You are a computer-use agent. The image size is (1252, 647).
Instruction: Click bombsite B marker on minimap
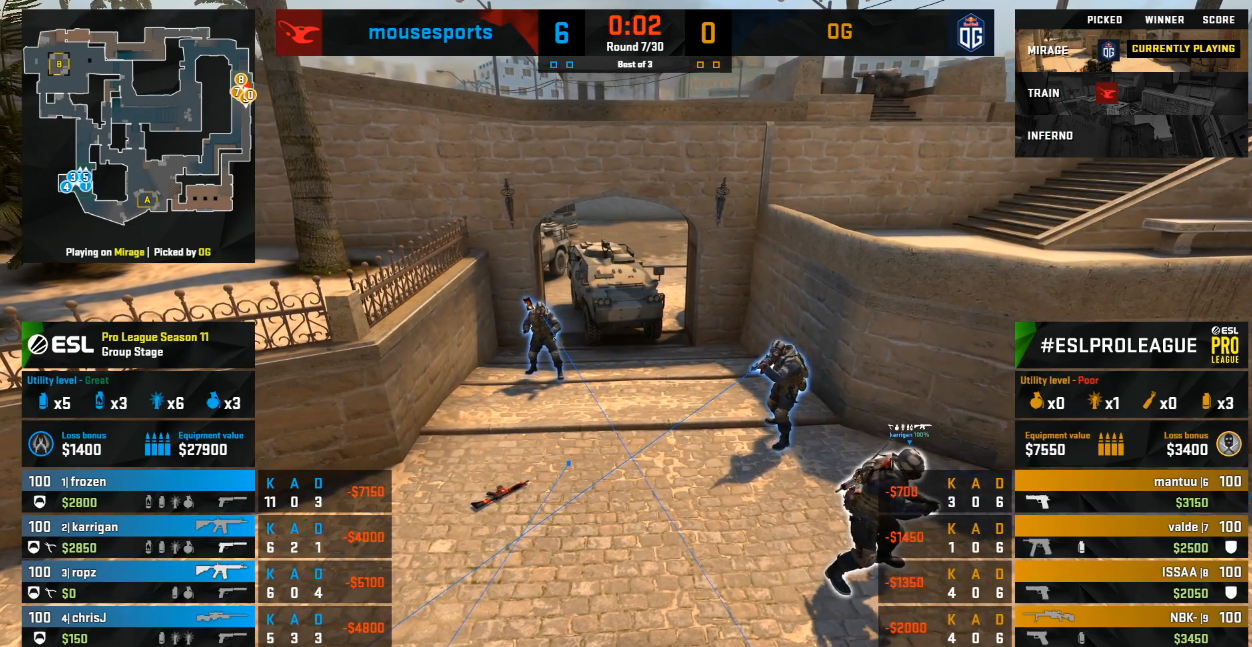pos(59,64)
